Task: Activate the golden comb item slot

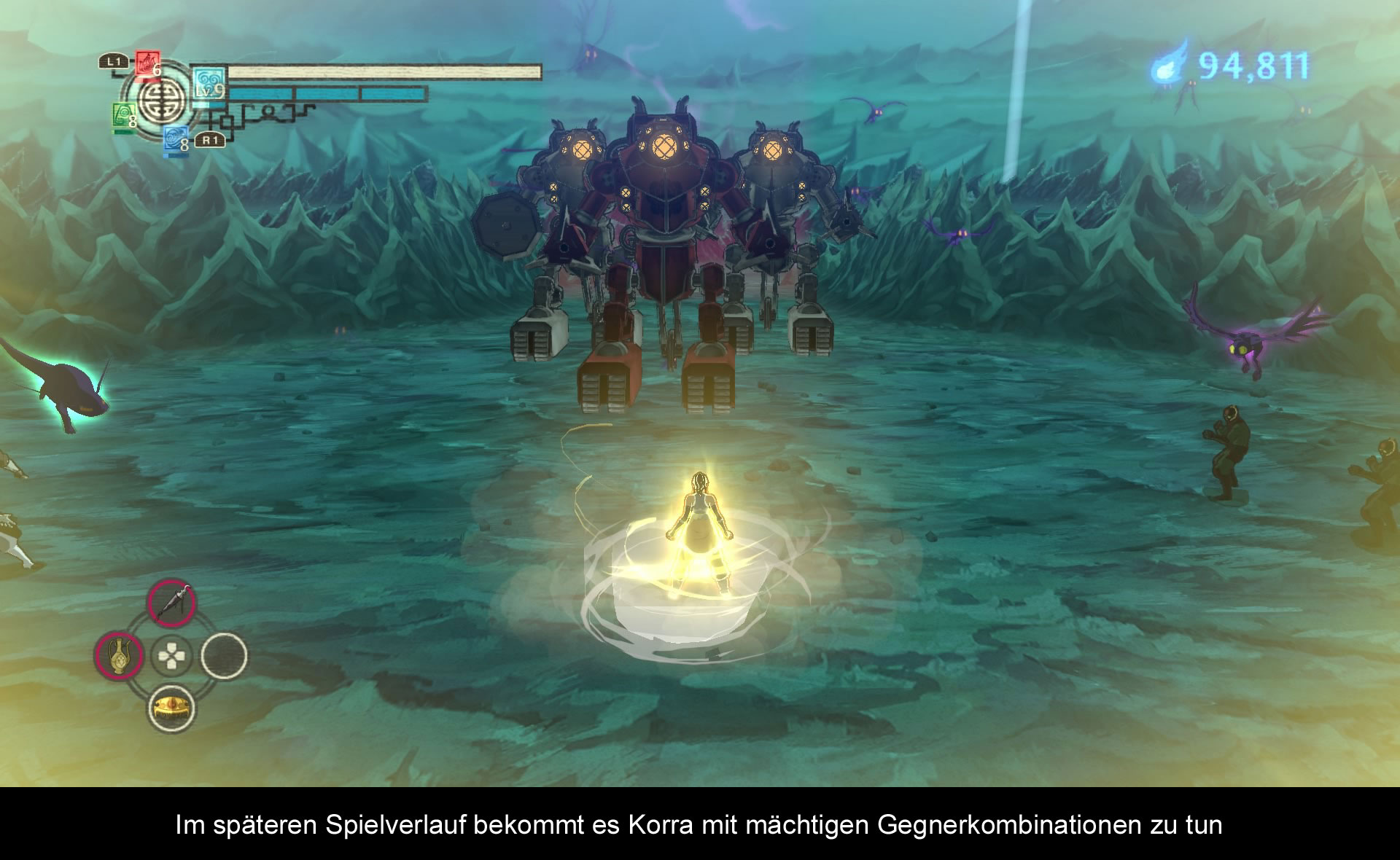Action: coord(171,708)
